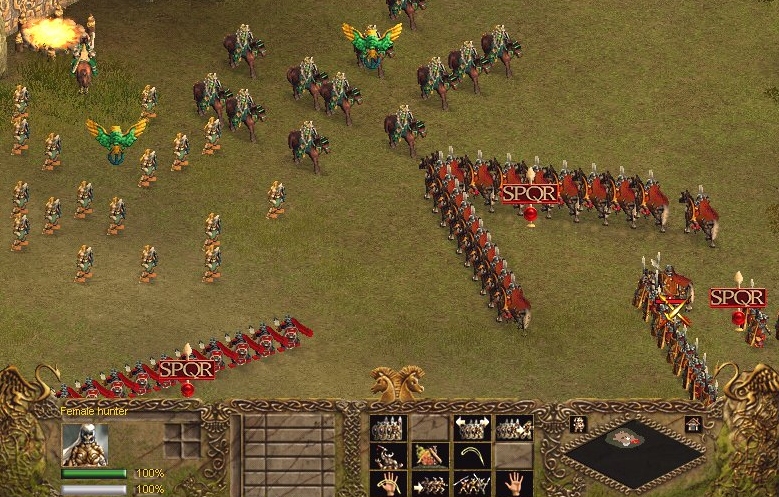Choose the arrow with marching soldiers command
The height and width of the screenshot is (497, 779).
point(429,484)
